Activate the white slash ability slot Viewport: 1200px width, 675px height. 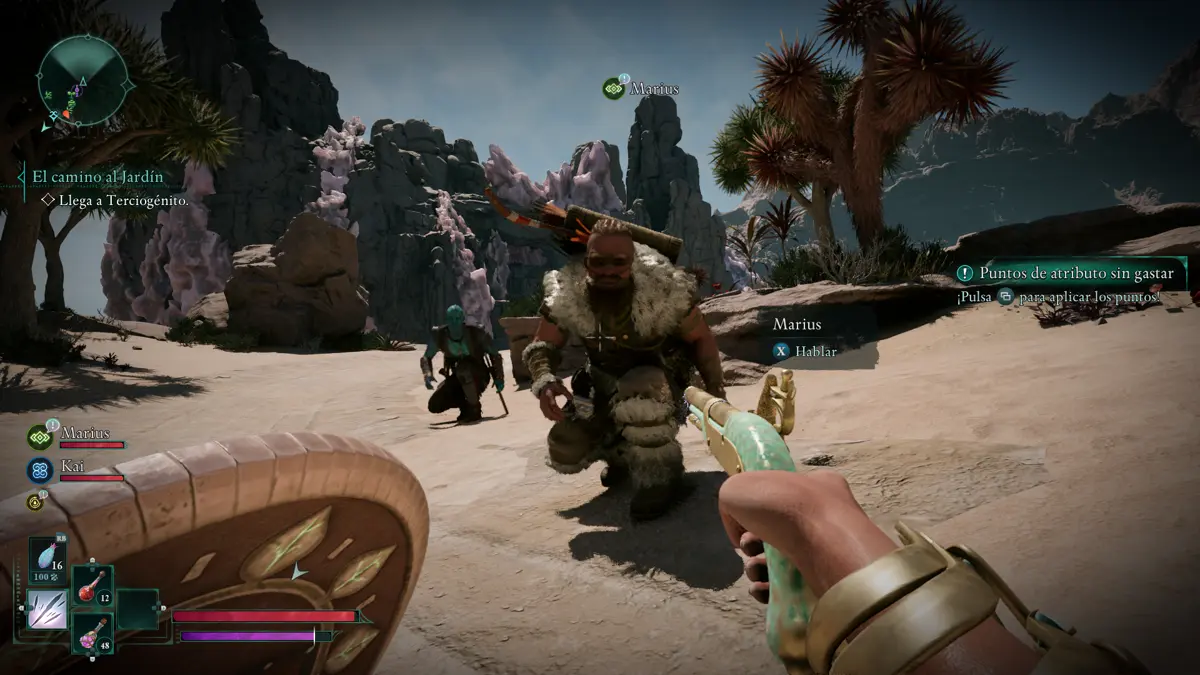pyautogui.click(x=47, y=608)
